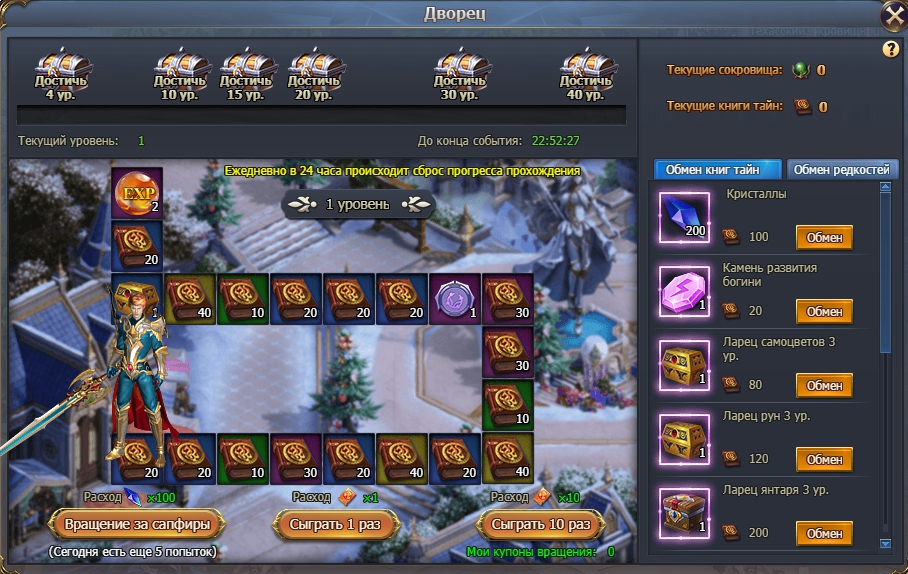
Task: Exchange for Ларец рун 3 ур.
Action: click(824, 459)
